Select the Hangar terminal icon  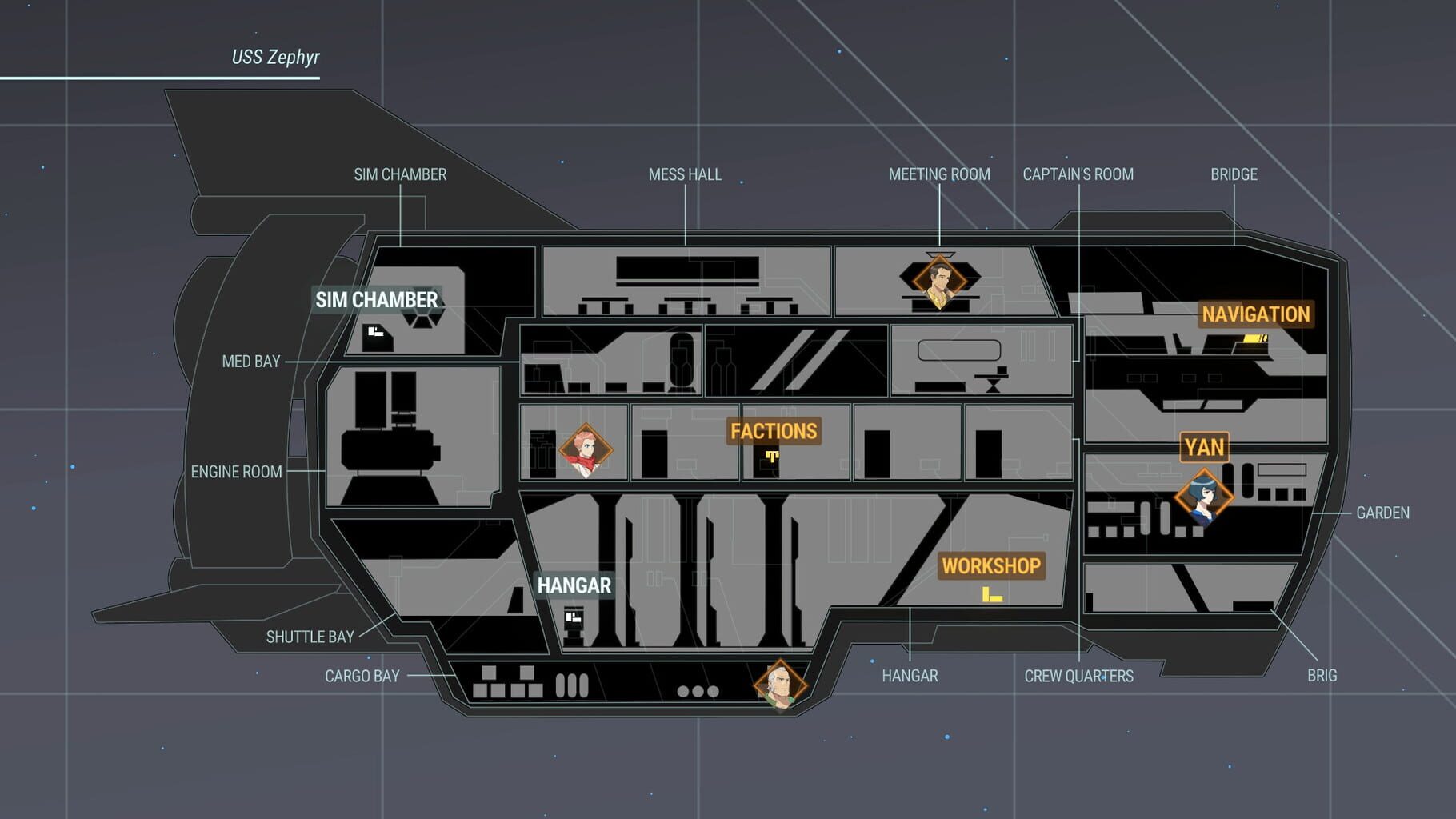pos(573,617)
